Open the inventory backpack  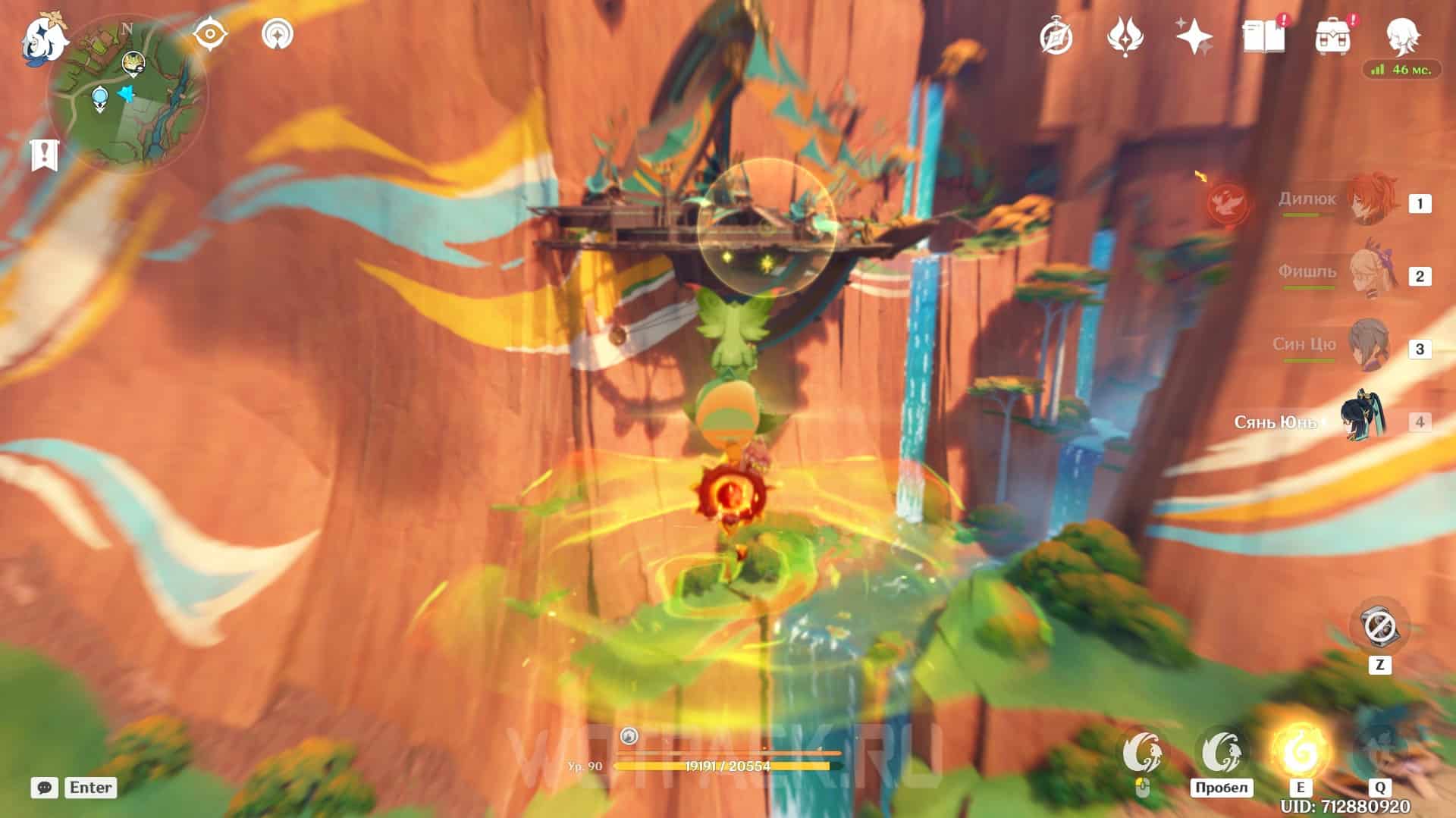[1332, 37]
